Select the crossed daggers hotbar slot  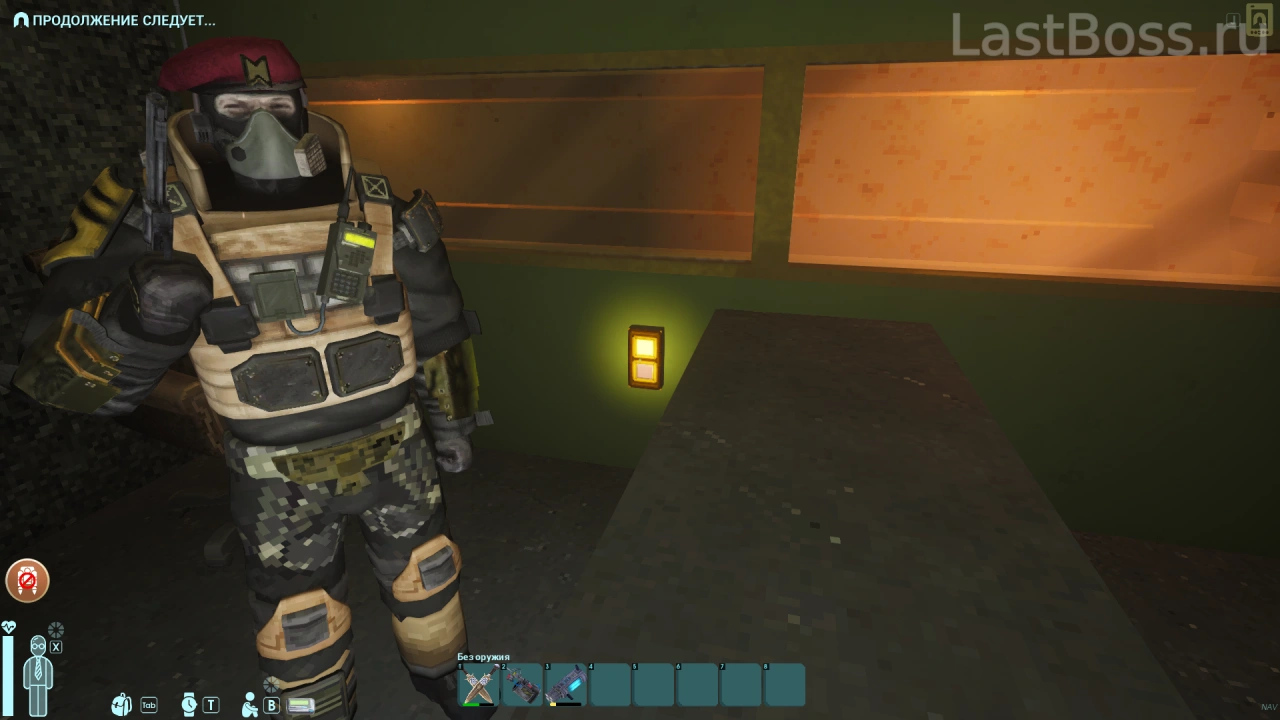[x=478, y=685]
